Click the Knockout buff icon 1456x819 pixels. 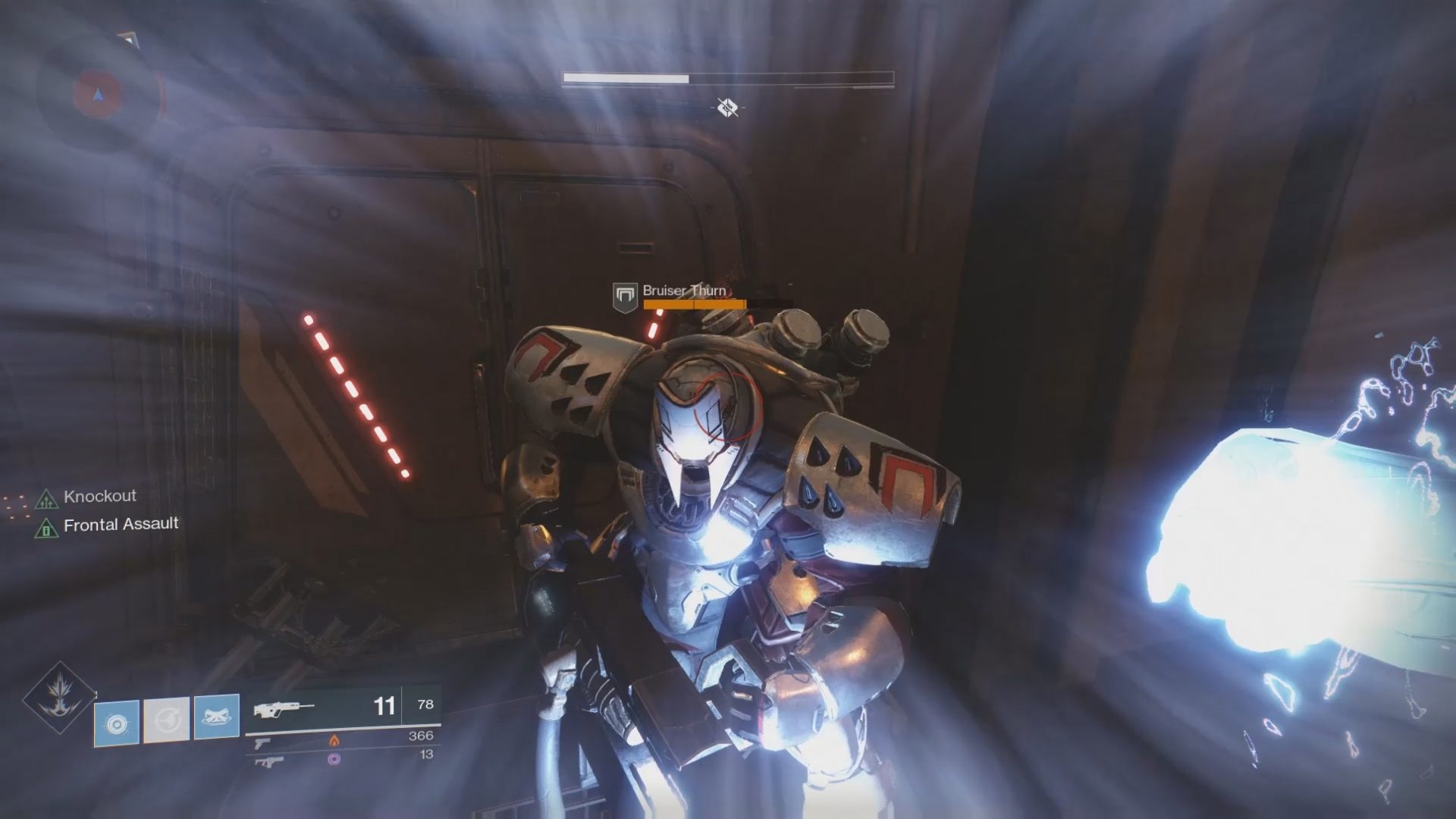pos(47,498)
